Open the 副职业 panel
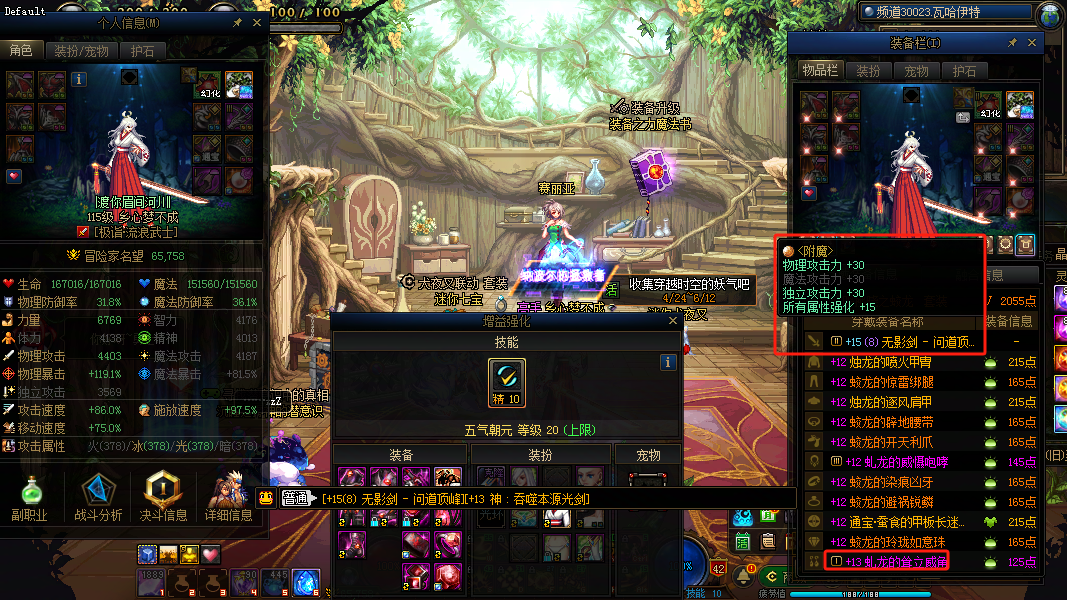The width and height of the screenshot is (1067, 600). (x=32, y=497)
